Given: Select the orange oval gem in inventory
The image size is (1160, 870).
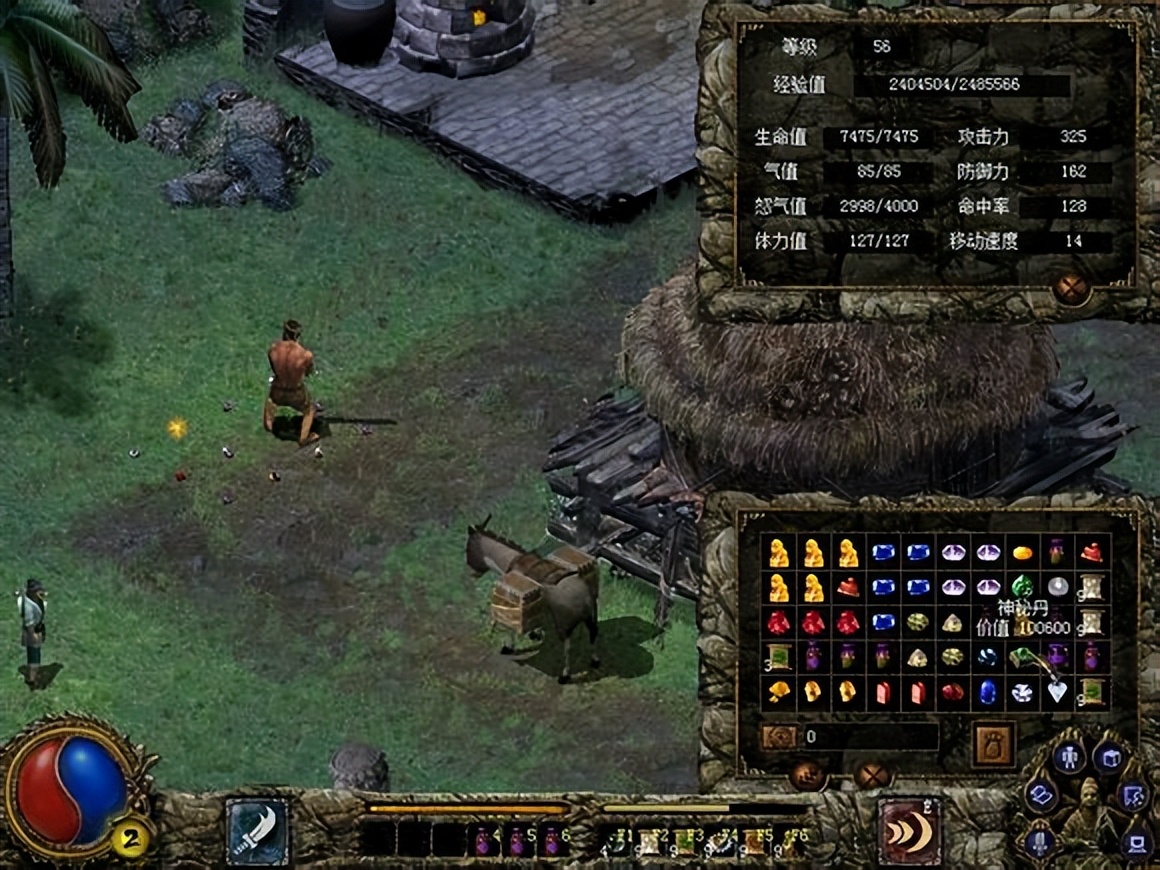Looking at the screenshot, I should tap(1022, 553).
